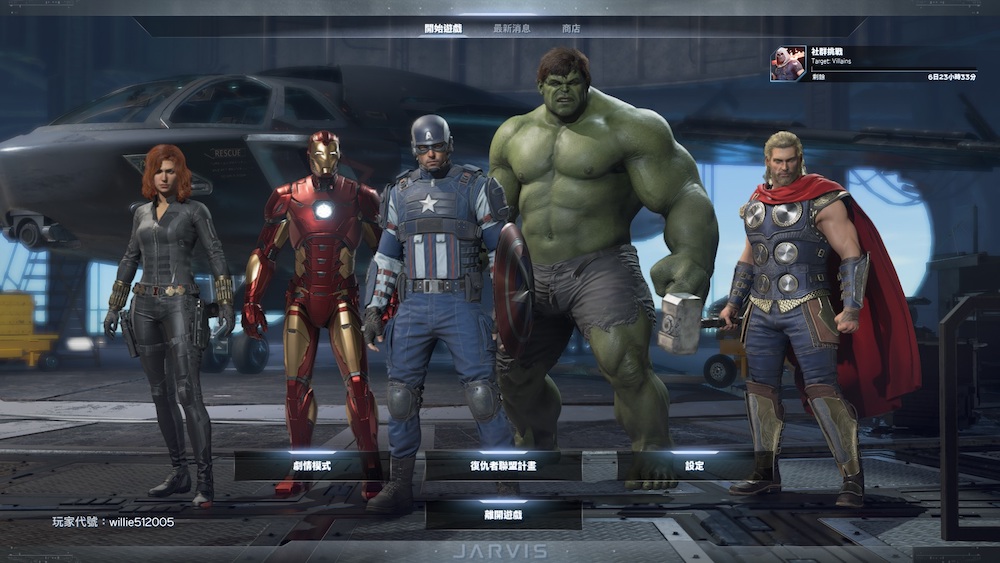1000x563 pixels.
Task: Go to the 商店 store tab
Action: point(571,28)
